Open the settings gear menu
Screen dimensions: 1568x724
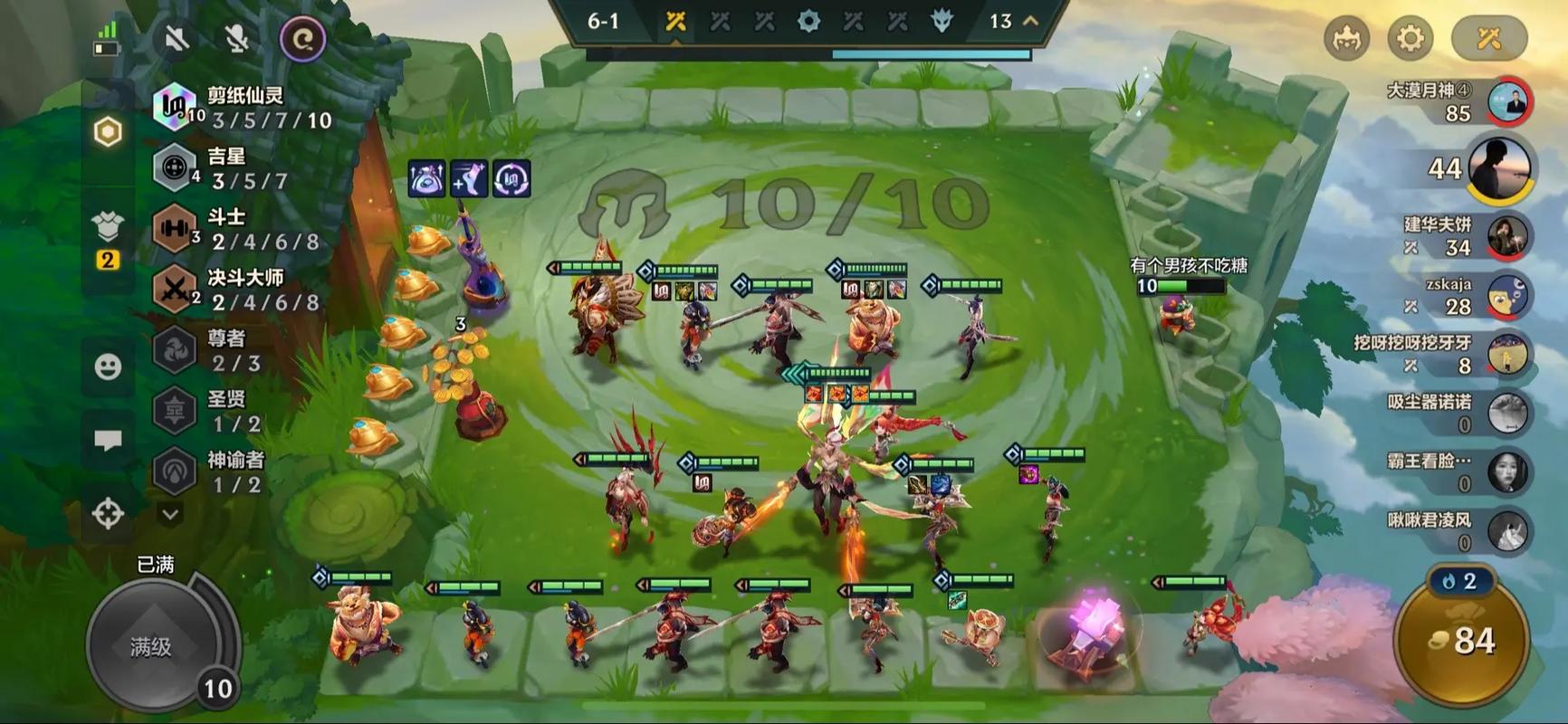point(1410,38)
